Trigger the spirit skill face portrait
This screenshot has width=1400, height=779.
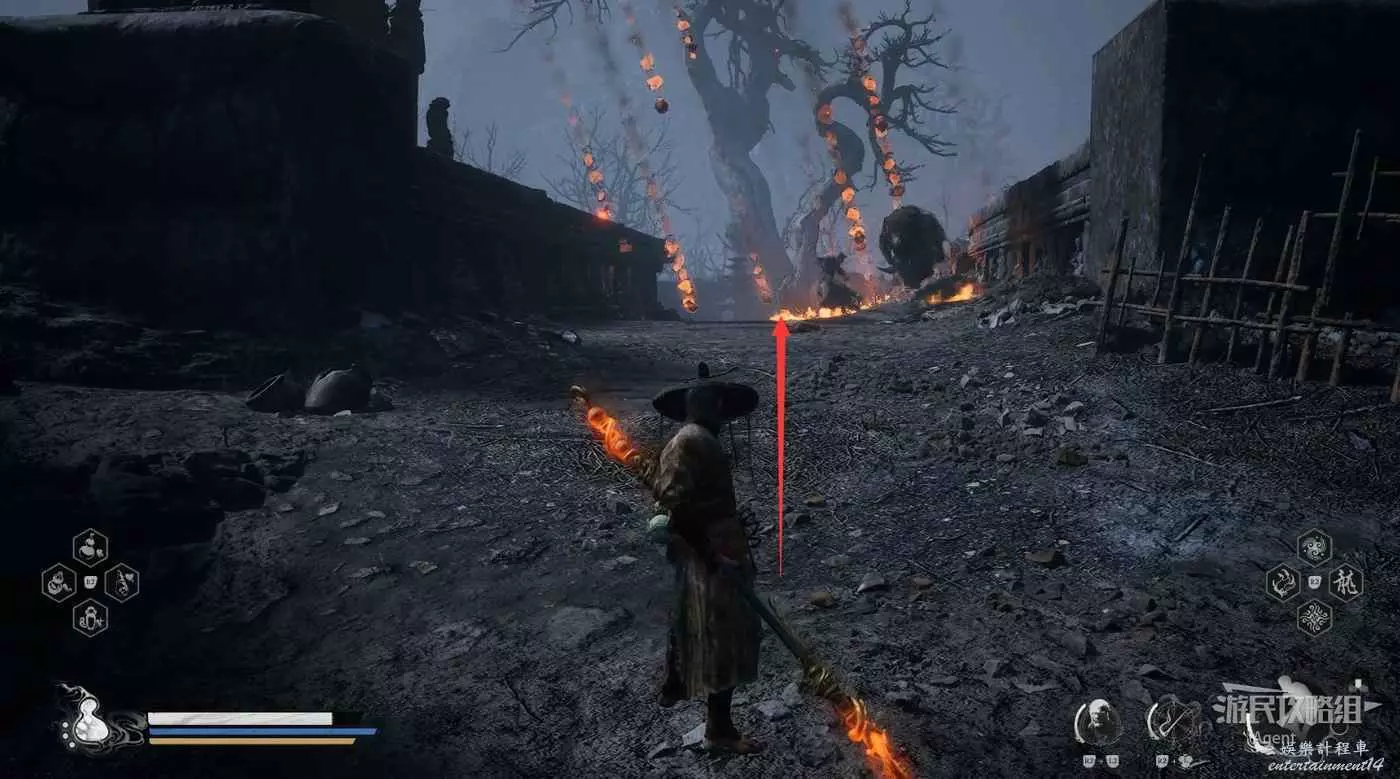click(1097, 722)
